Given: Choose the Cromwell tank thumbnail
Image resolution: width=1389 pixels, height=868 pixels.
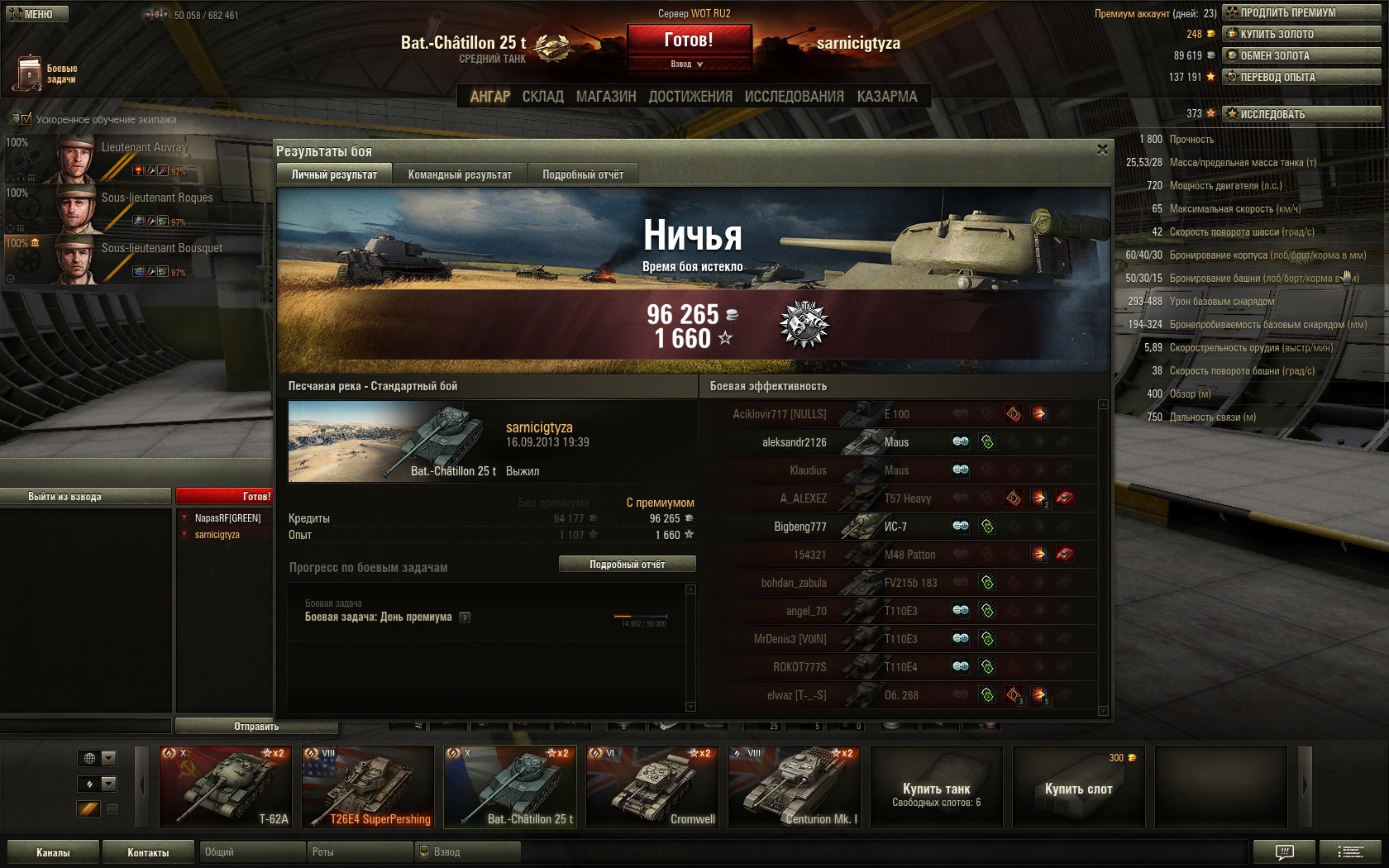Looking at the screenshot, I should pos(652,787).
